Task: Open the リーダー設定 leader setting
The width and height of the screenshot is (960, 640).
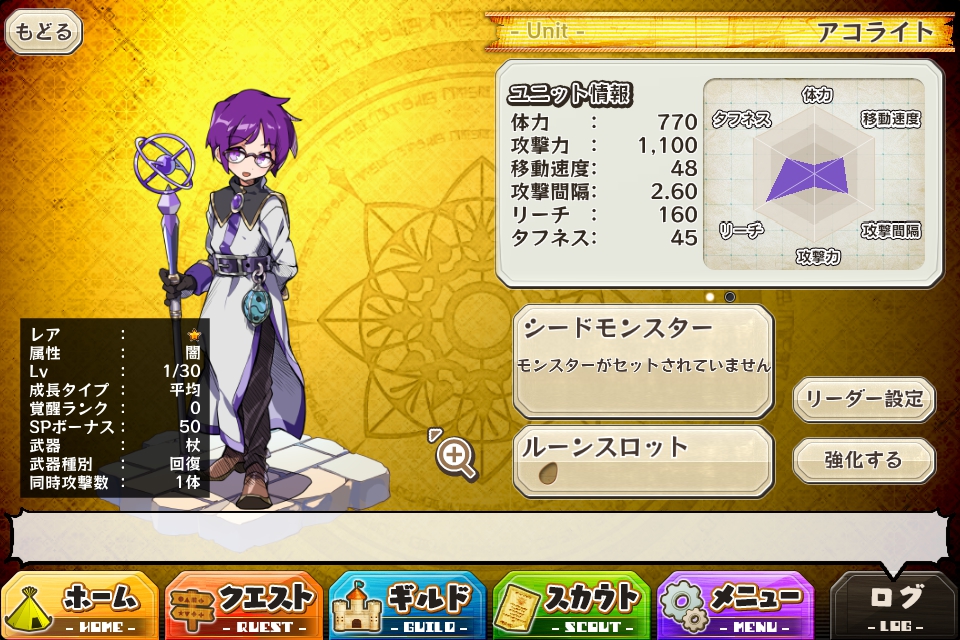Action: pyautogui.click(x=864, y=400)
